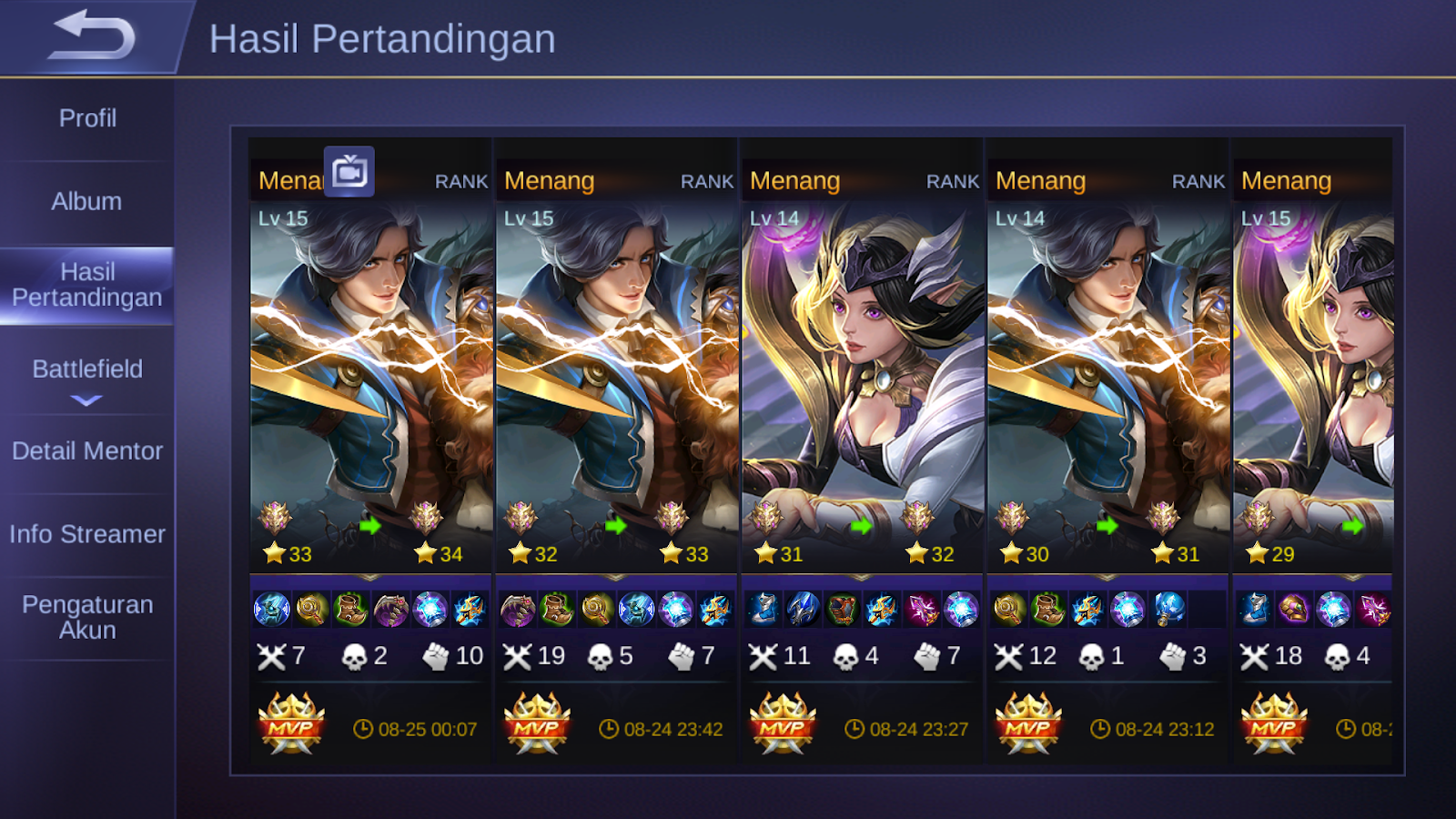Click the crossed-swords kill icon on first match
This screenshot has width=1456, height=819.
(270, 655)
